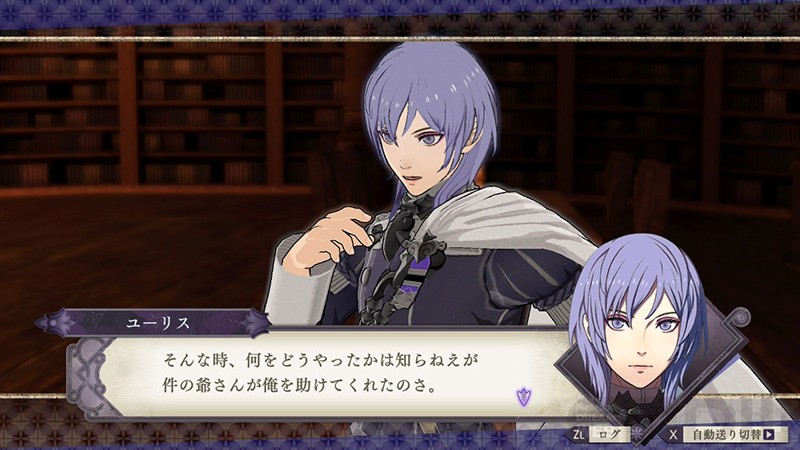Advance dialogue with the purple arrow marker
Image resolution: width=800 pixels, height=450 pixels.
click(521, 397)
